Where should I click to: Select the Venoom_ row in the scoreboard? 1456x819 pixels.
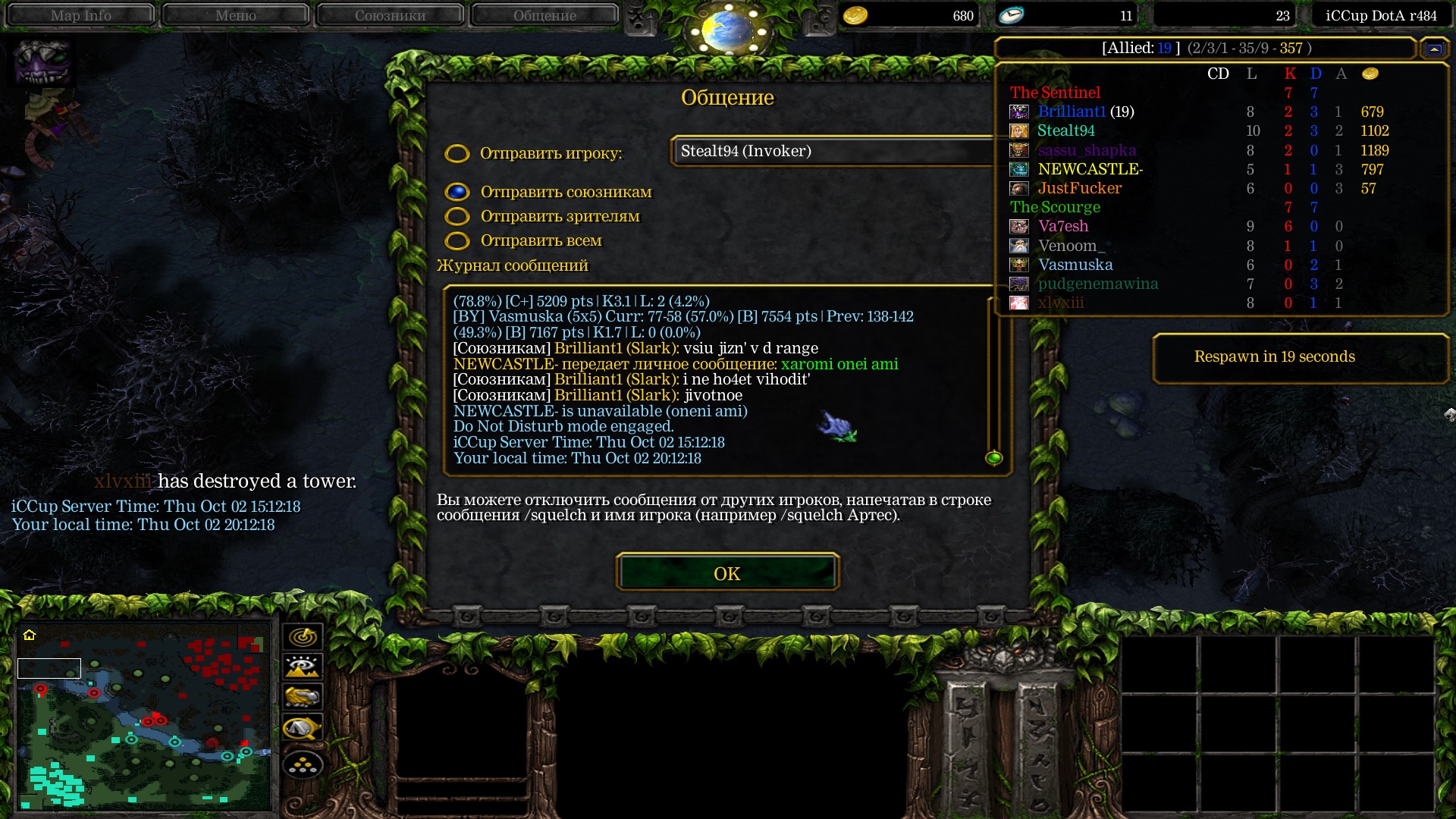1072,246
